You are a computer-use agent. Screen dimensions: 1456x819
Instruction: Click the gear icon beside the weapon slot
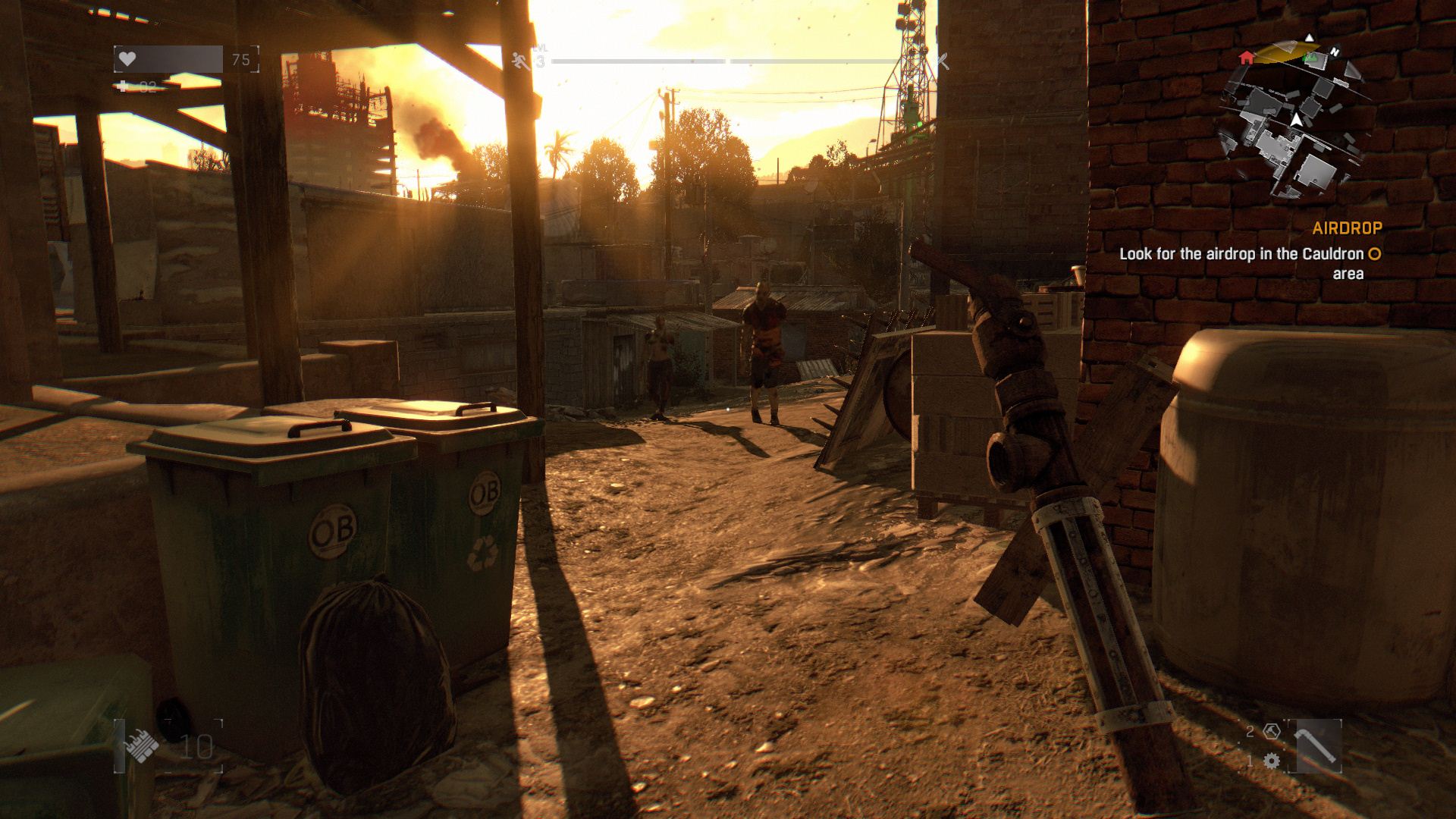pos(1272,761)
